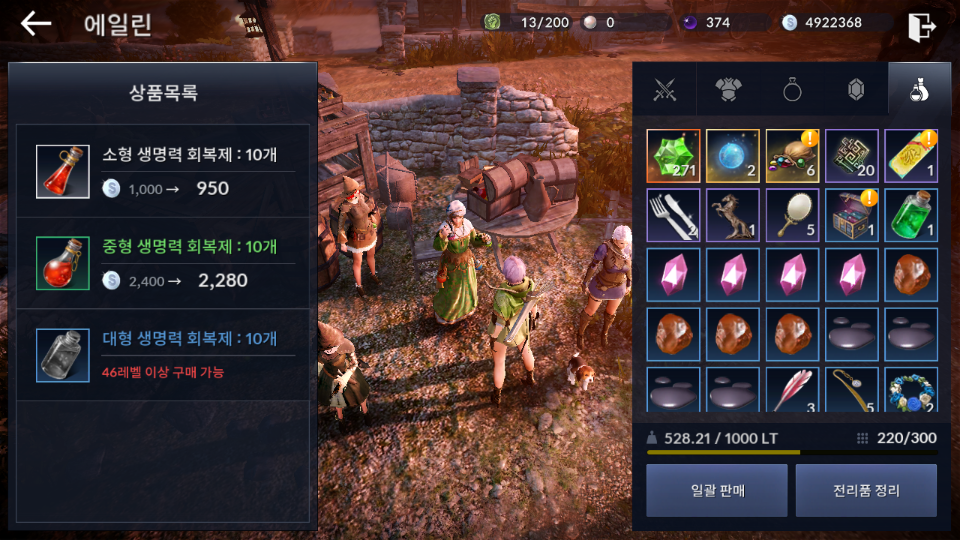This screenshot has width=960, height=540.
Task: Go back using the arrow button
Action: coord(36,24)
